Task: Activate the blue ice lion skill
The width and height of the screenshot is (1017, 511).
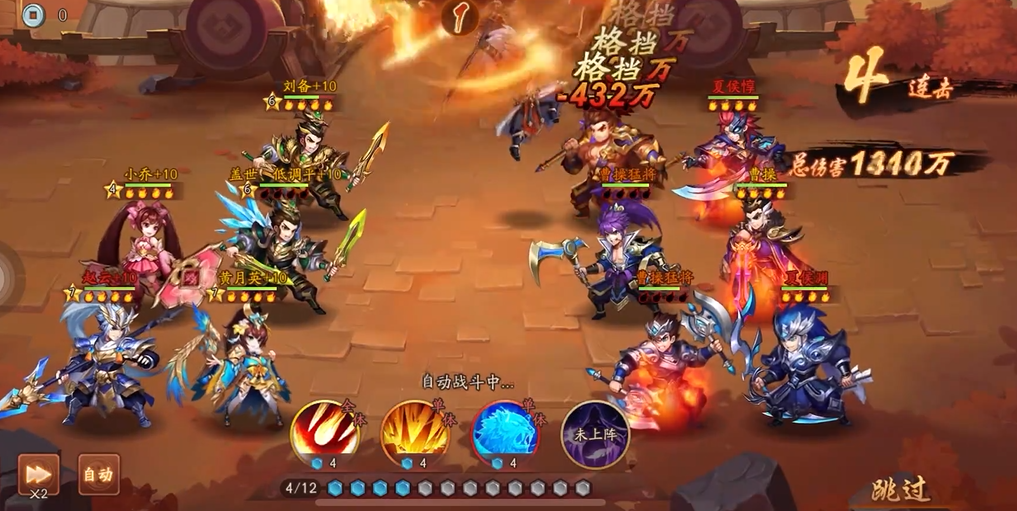Action: tap(504, 431)
